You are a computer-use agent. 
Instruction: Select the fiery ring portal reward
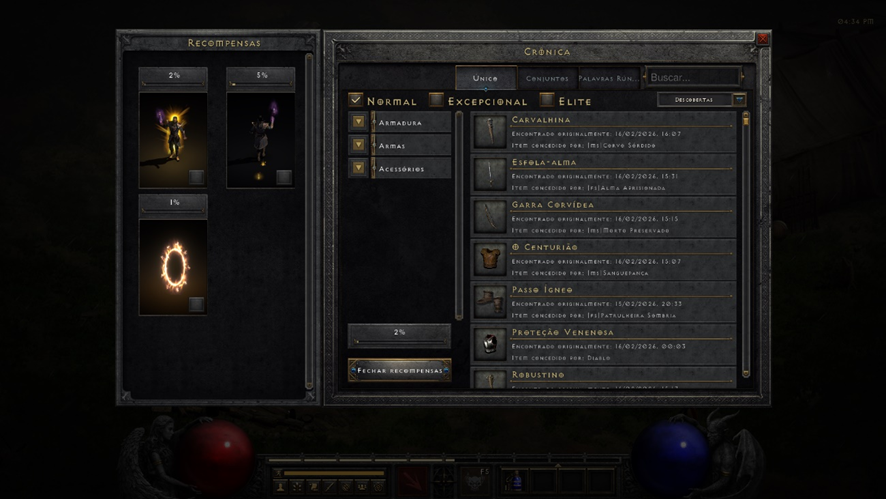pos(174,265)
